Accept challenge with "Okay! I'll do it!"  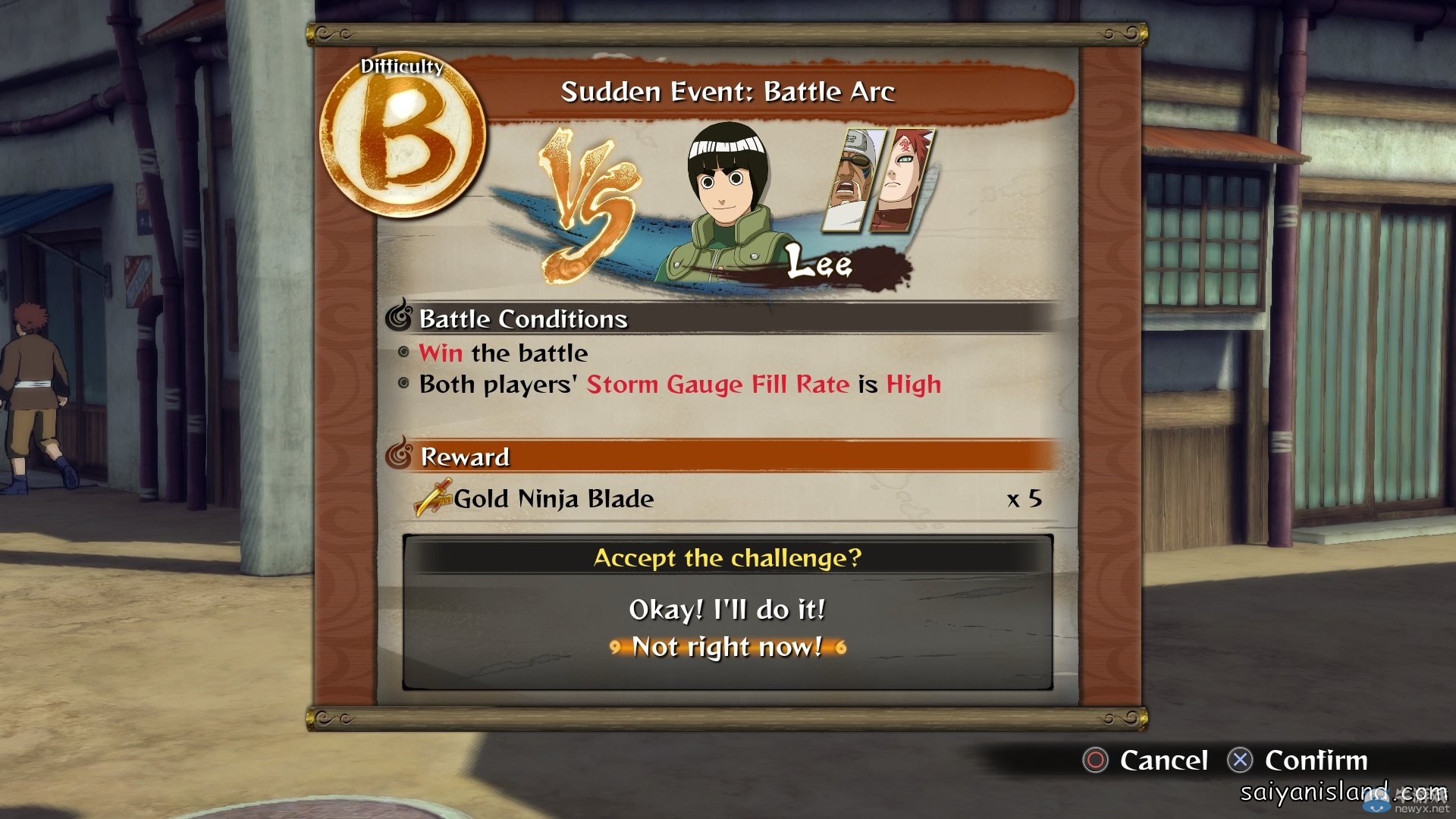click(726, 610)
